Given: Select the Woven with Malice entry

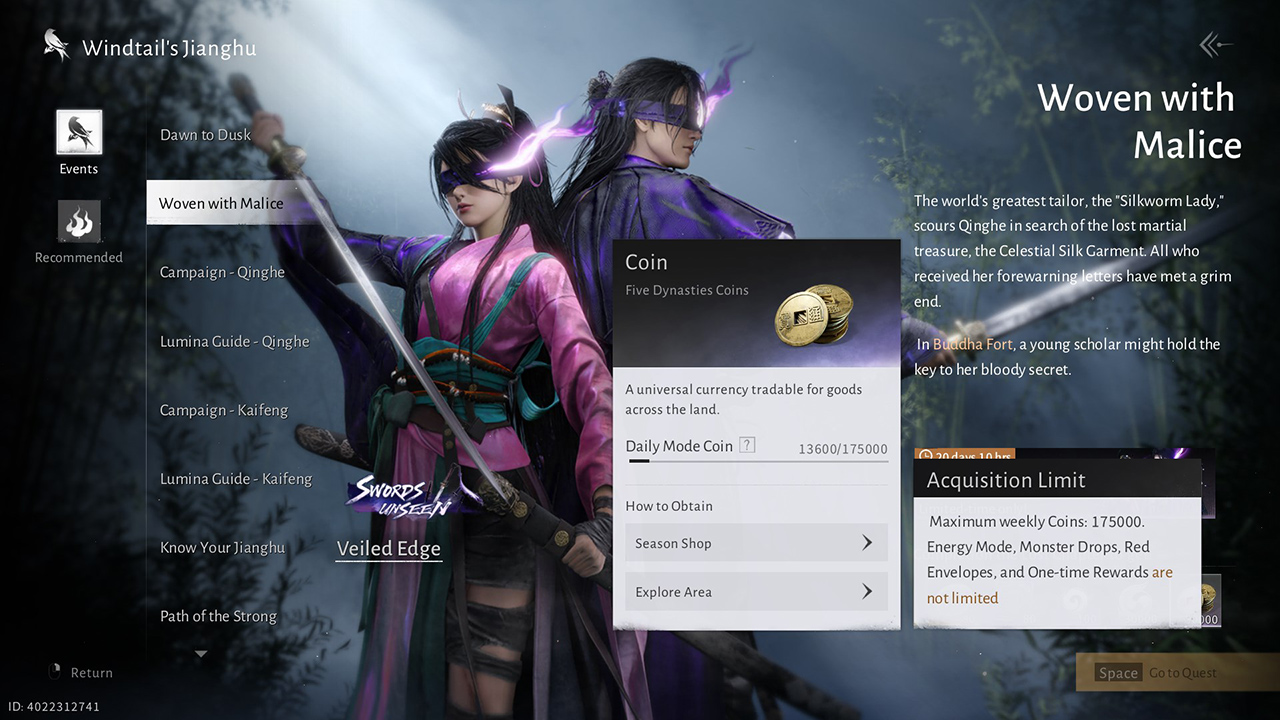Looking at the screenshot, I should click(x=221, y=203).
